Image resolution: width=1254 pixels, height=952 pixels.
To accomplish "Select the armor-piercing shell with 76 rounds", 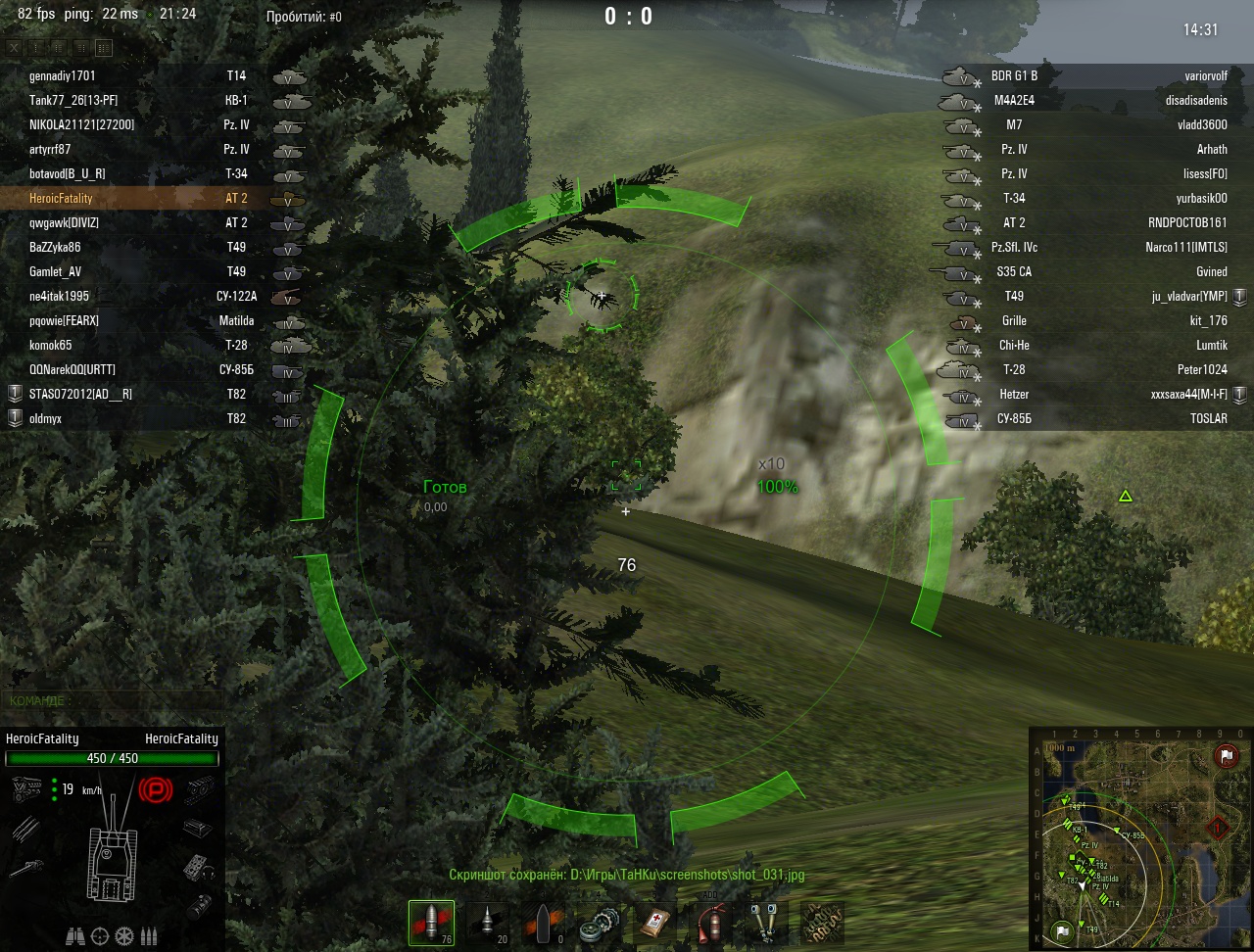I will point(431,923).
